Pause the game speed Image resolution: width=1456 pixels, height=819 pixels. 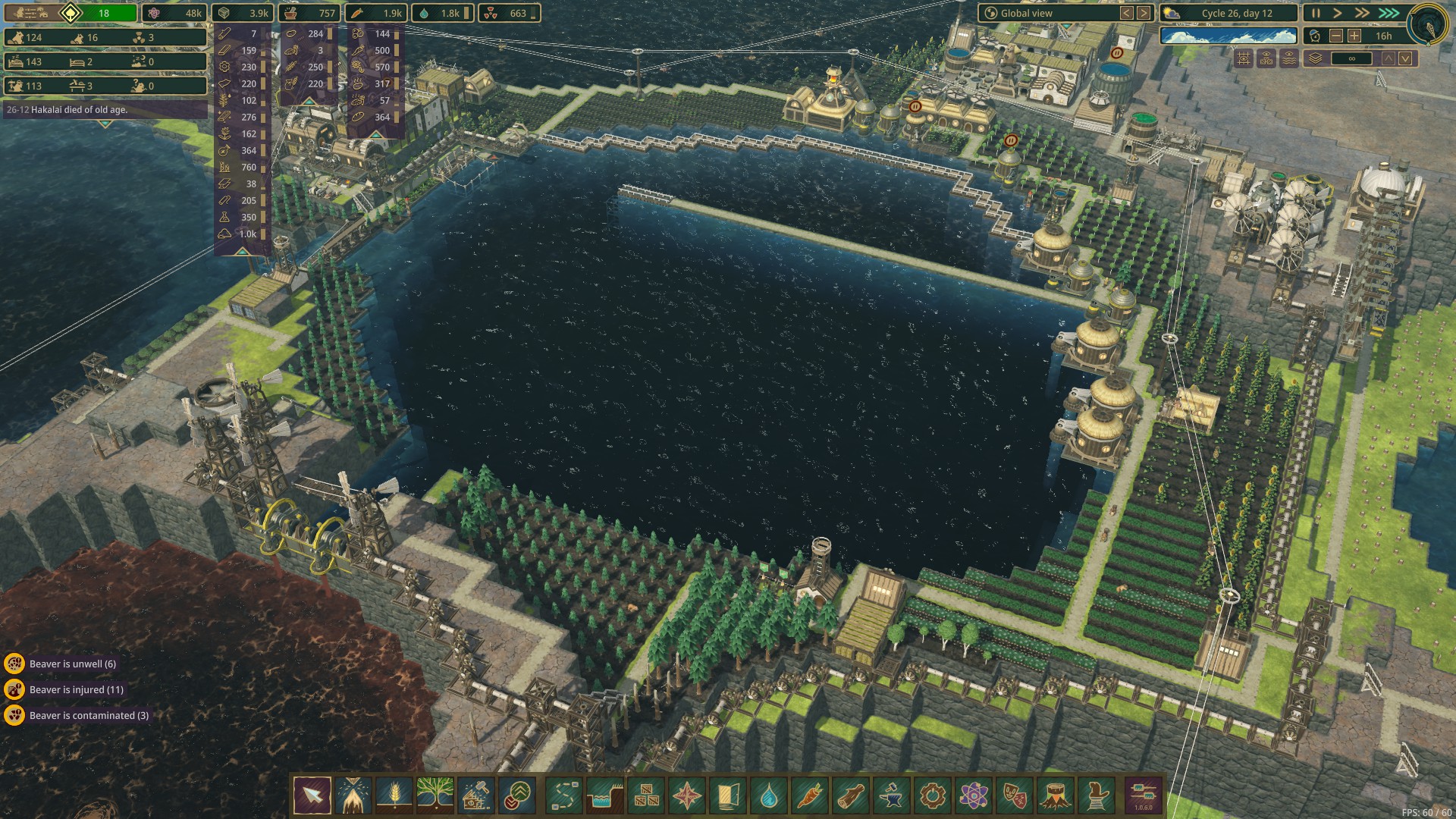1316,13
